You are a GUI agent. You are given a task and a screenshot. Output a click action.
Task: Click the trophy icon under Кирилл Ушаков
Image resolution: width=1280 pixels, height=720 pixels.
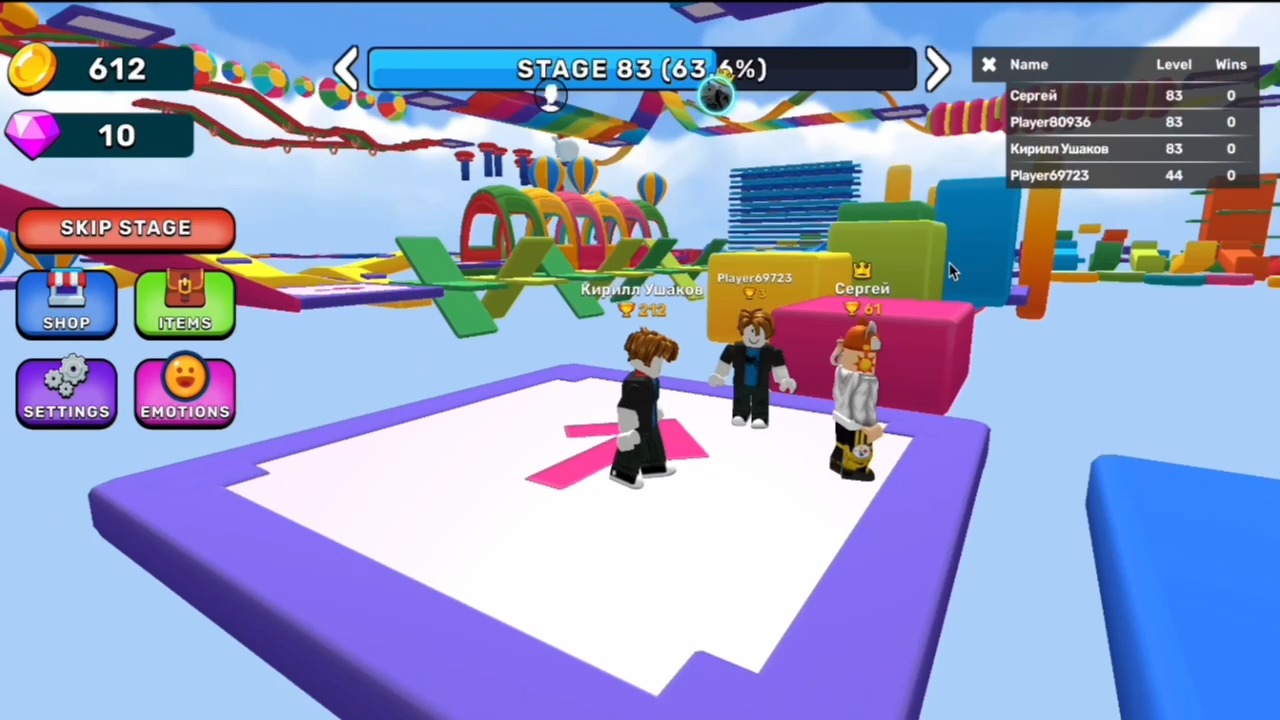(x=626, y=310)
